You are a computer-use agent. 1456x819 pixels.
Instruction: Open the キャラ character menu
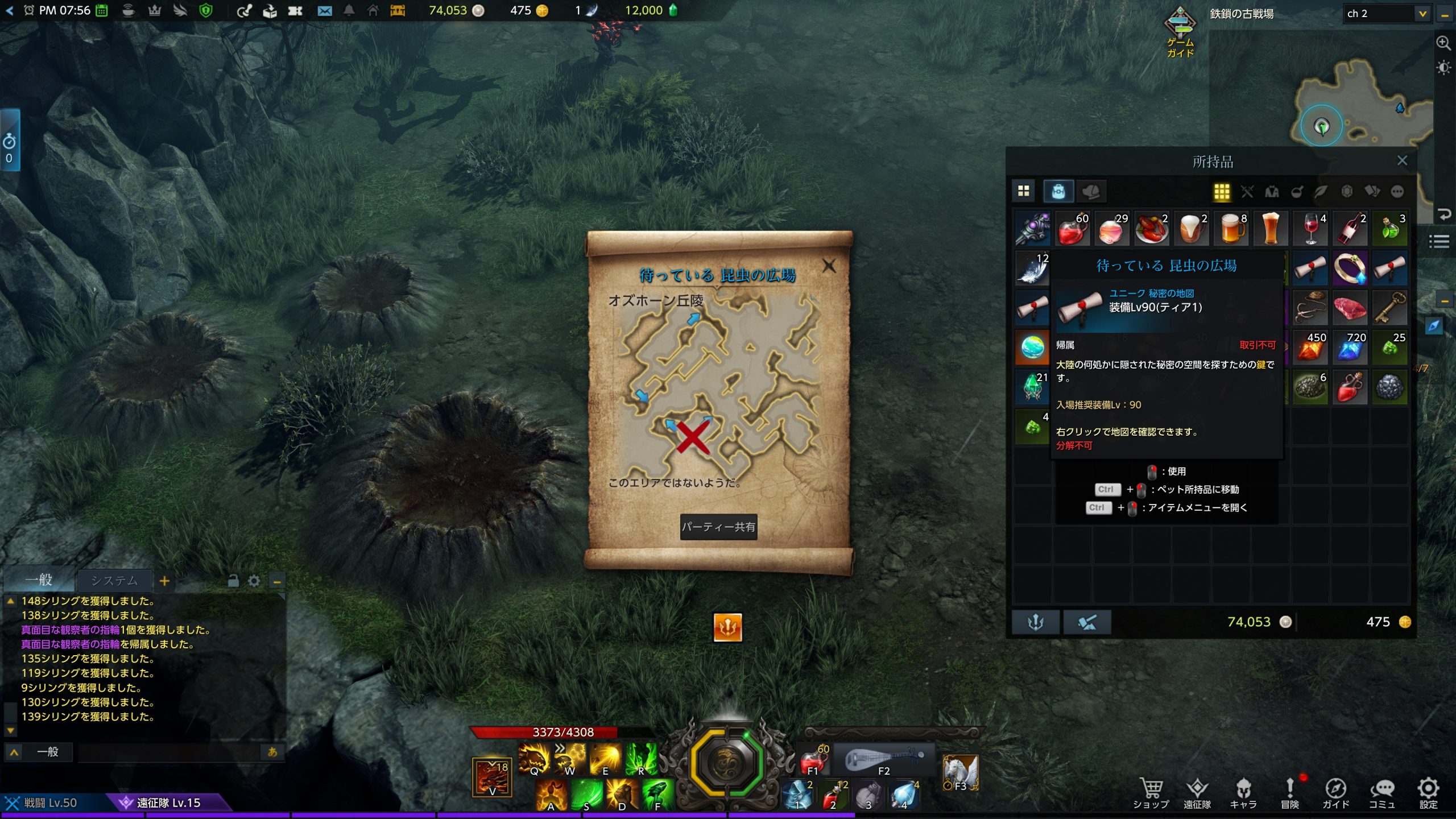point(1243,792)
